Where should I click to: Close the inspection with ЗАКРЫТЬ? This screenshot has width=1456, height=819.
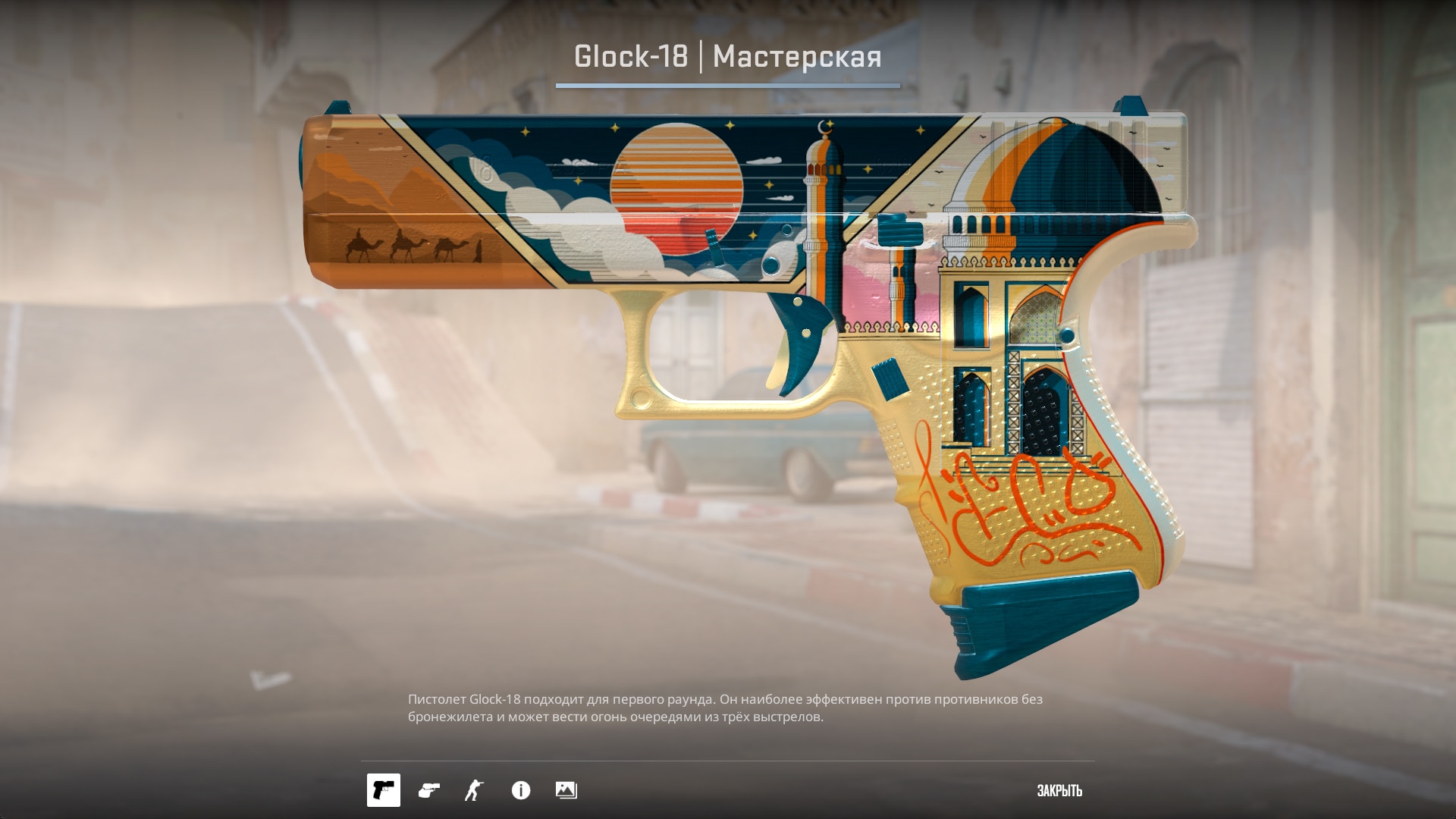(1059, 791)
